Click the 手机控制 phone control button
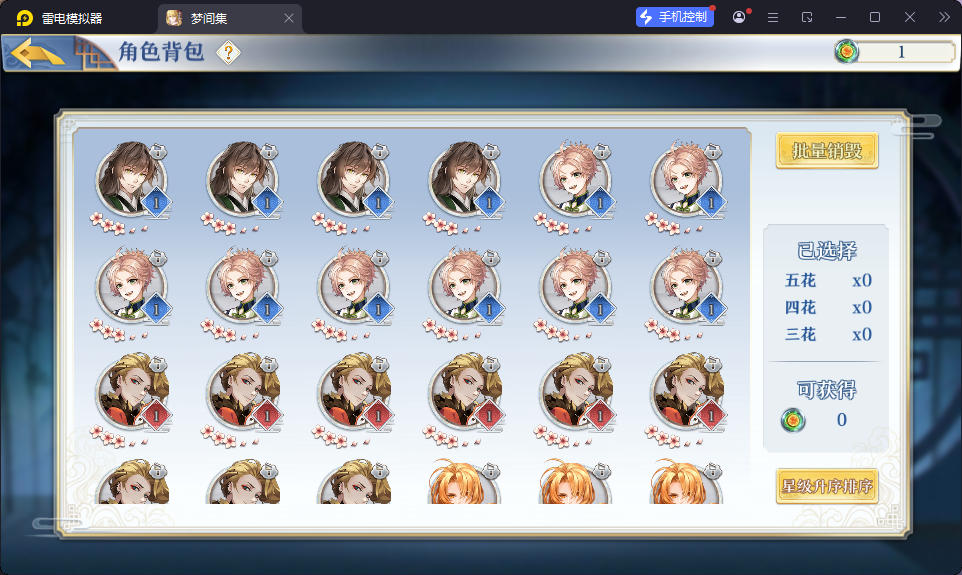The image size is (962, 575). [675, 17]
